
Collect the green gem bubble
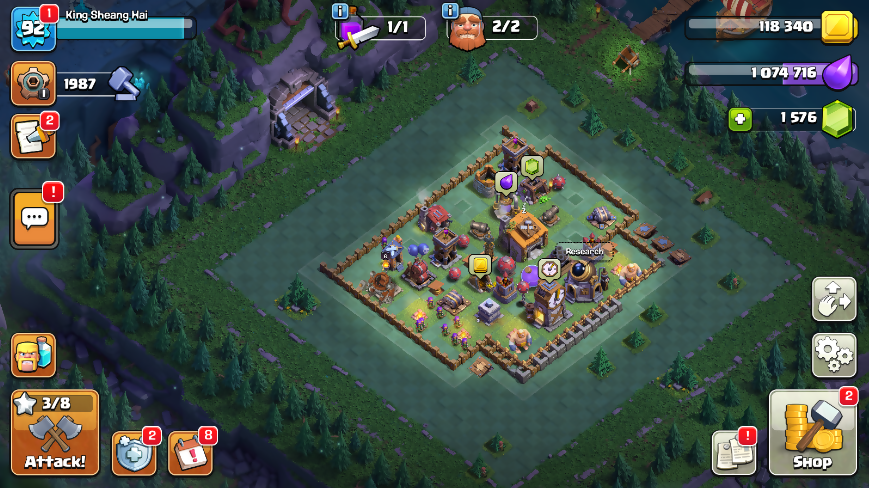531,166
